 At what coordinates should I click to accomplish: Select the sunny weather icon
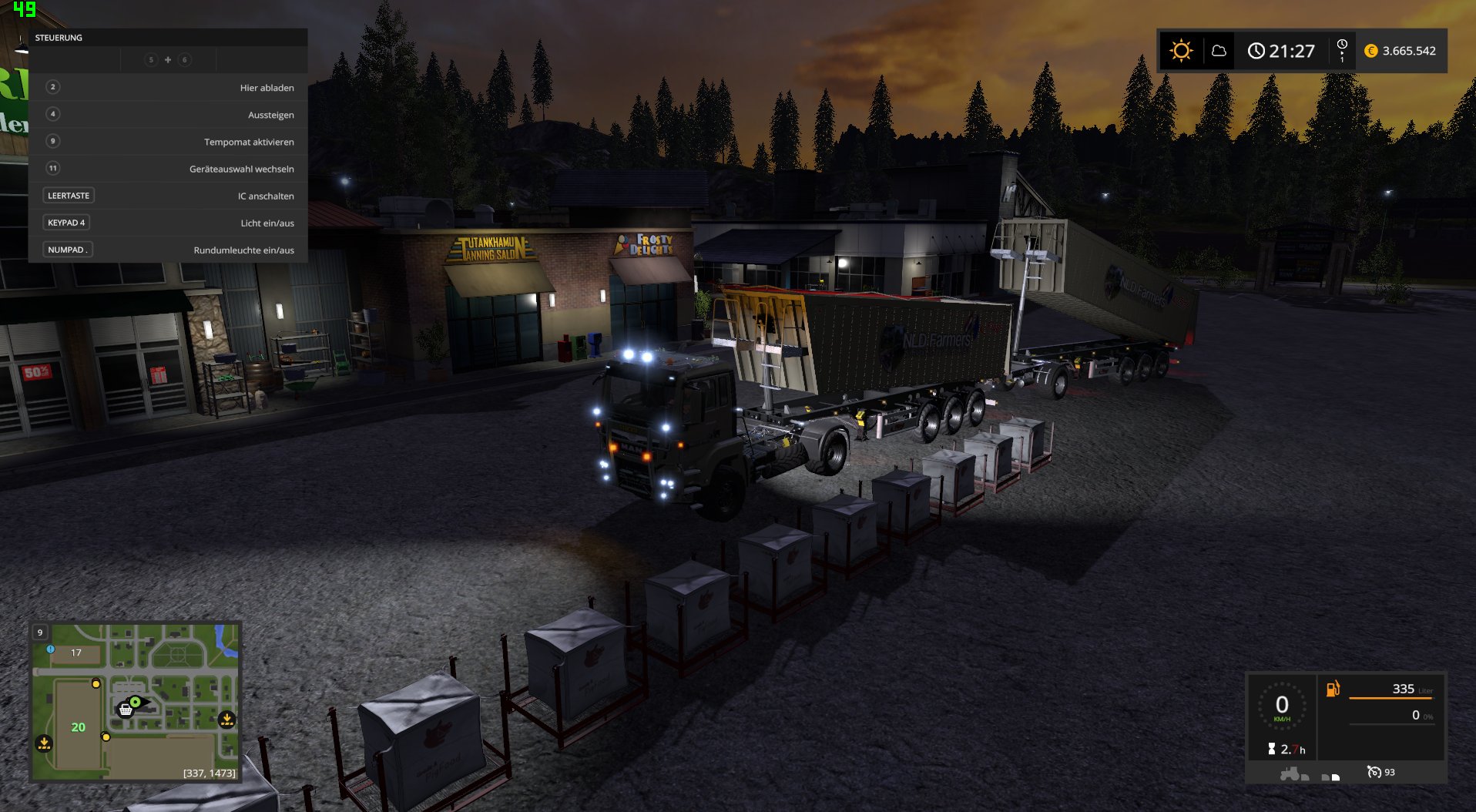coord(1181,51)
